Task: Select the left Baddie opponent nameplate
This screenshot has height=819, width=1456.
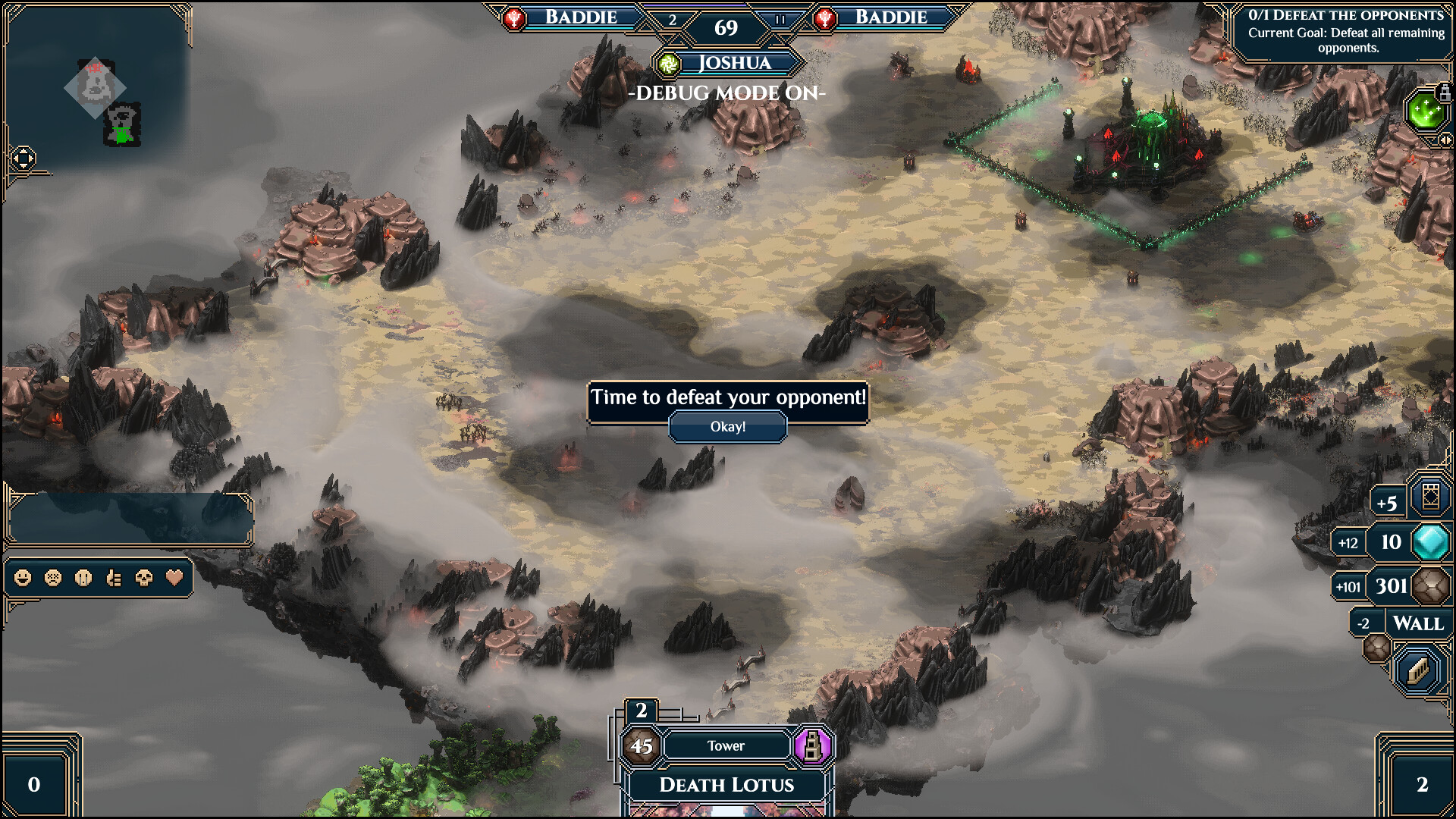Action: point(580,17)
